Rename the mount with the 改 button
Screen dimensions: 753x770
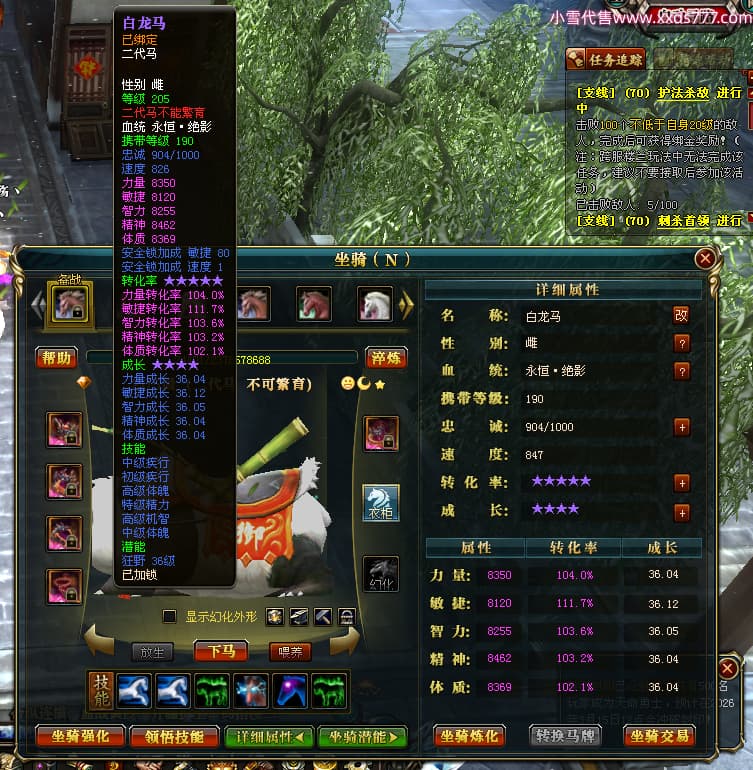coord(681,314)
